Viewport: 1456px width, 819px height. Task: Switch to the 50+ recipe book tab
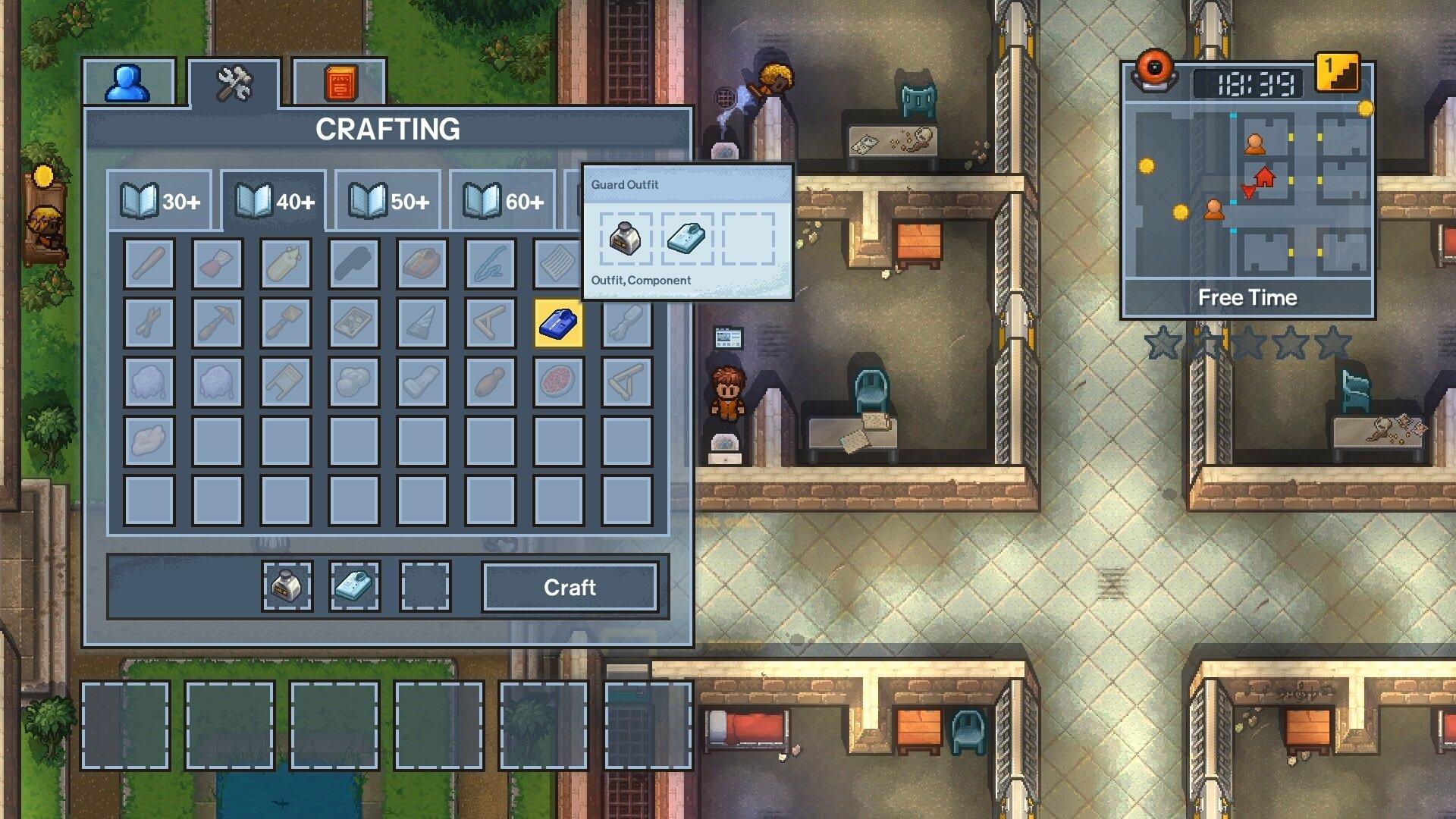tap(387, 200)
